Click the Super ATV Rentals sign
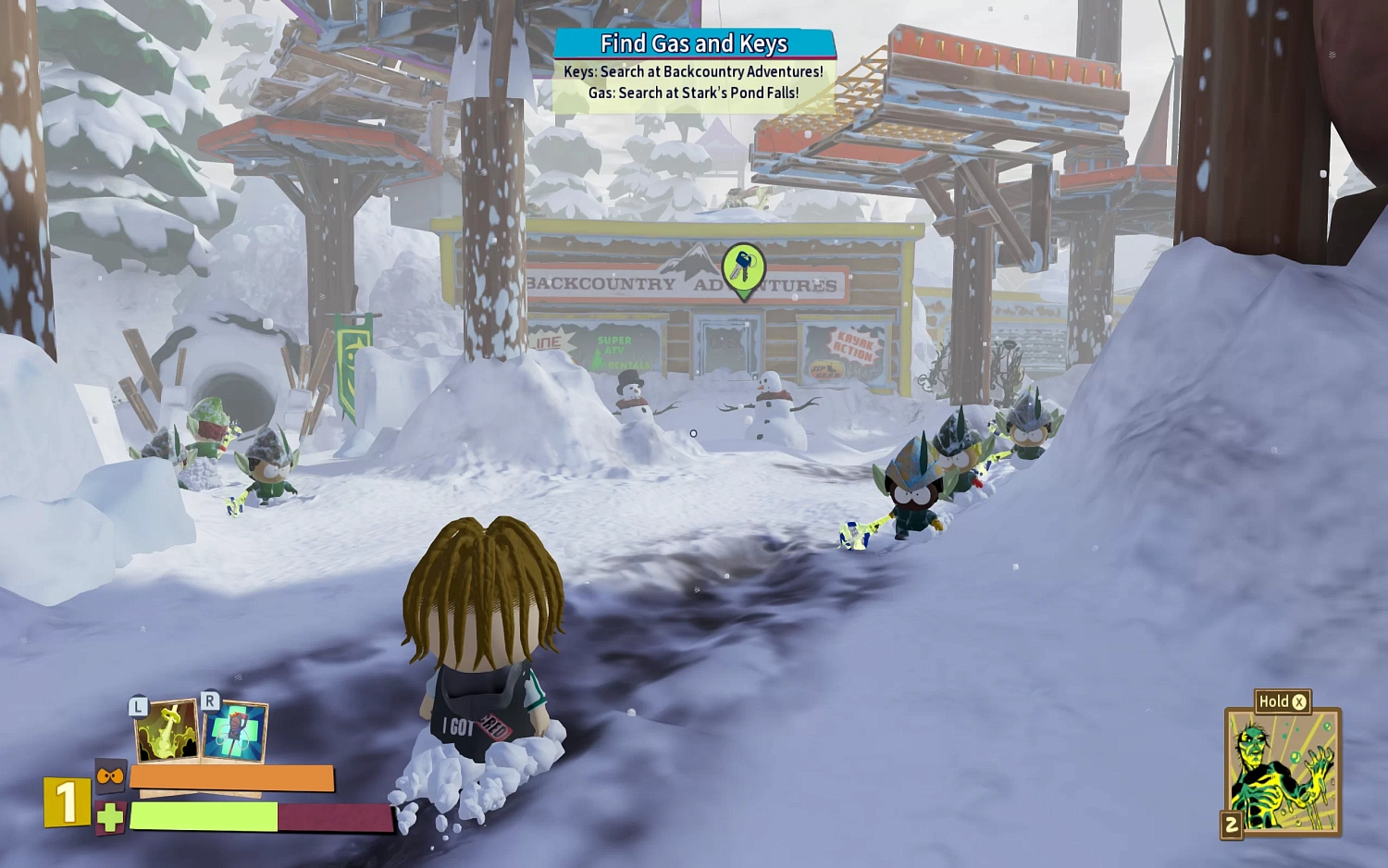The height and width of the screenshot is (868, 1388). [616, 353]
